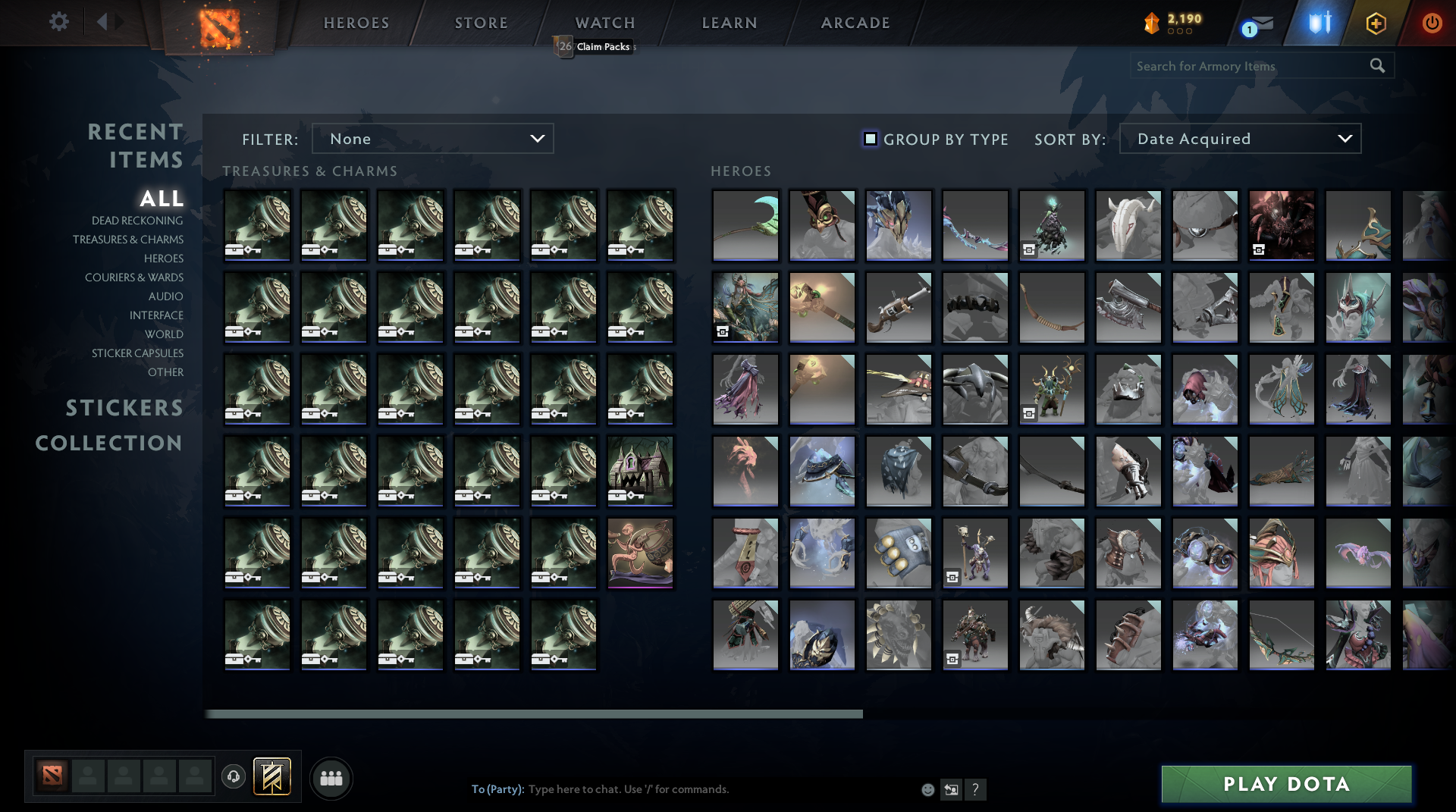The width and height of the screenshot is (1456, 812).
Task: Open the HEROES menu at the top
Action: click(356, 23)
